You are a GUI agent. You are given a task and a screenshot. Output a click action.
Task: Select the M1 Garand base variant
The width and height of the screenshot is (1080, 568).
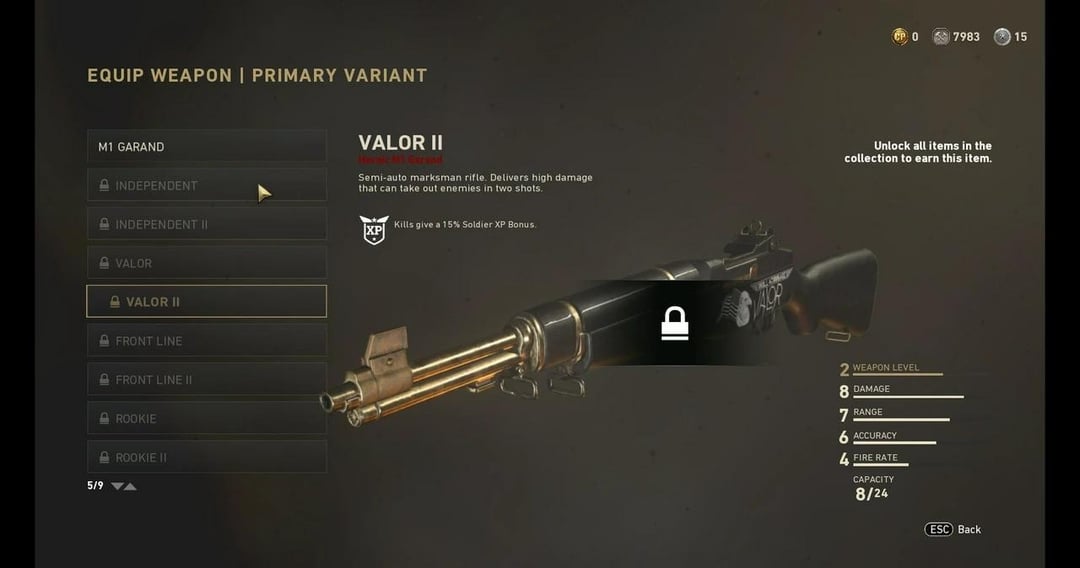tap(206, 147)
